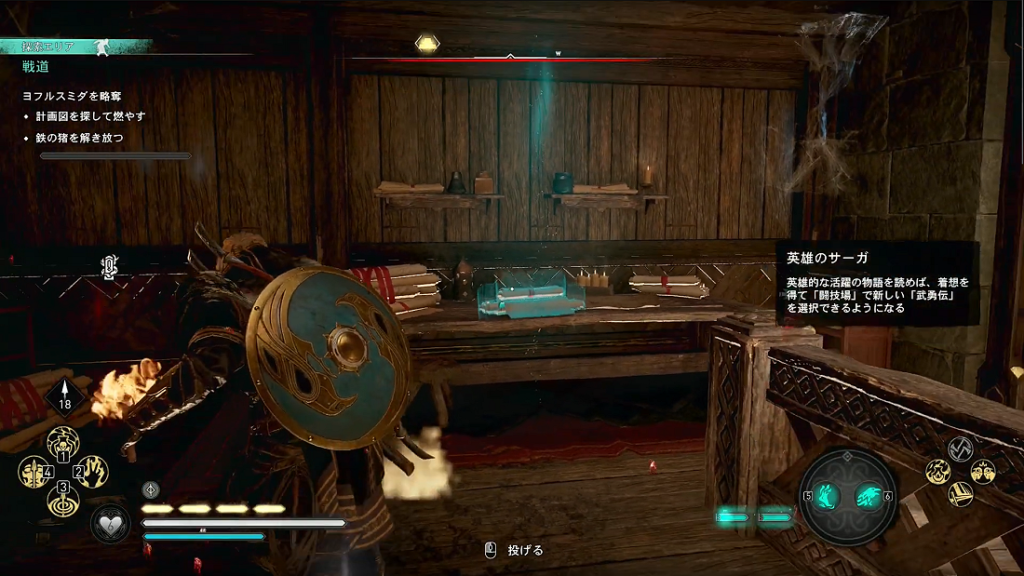
Task: Open the 戦道 quest tracker title
Action: tap(36, 67)
